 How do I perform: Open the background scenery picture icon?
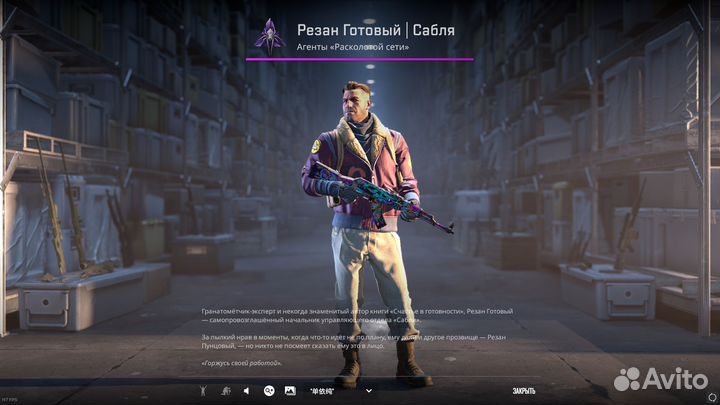point(289,390)
